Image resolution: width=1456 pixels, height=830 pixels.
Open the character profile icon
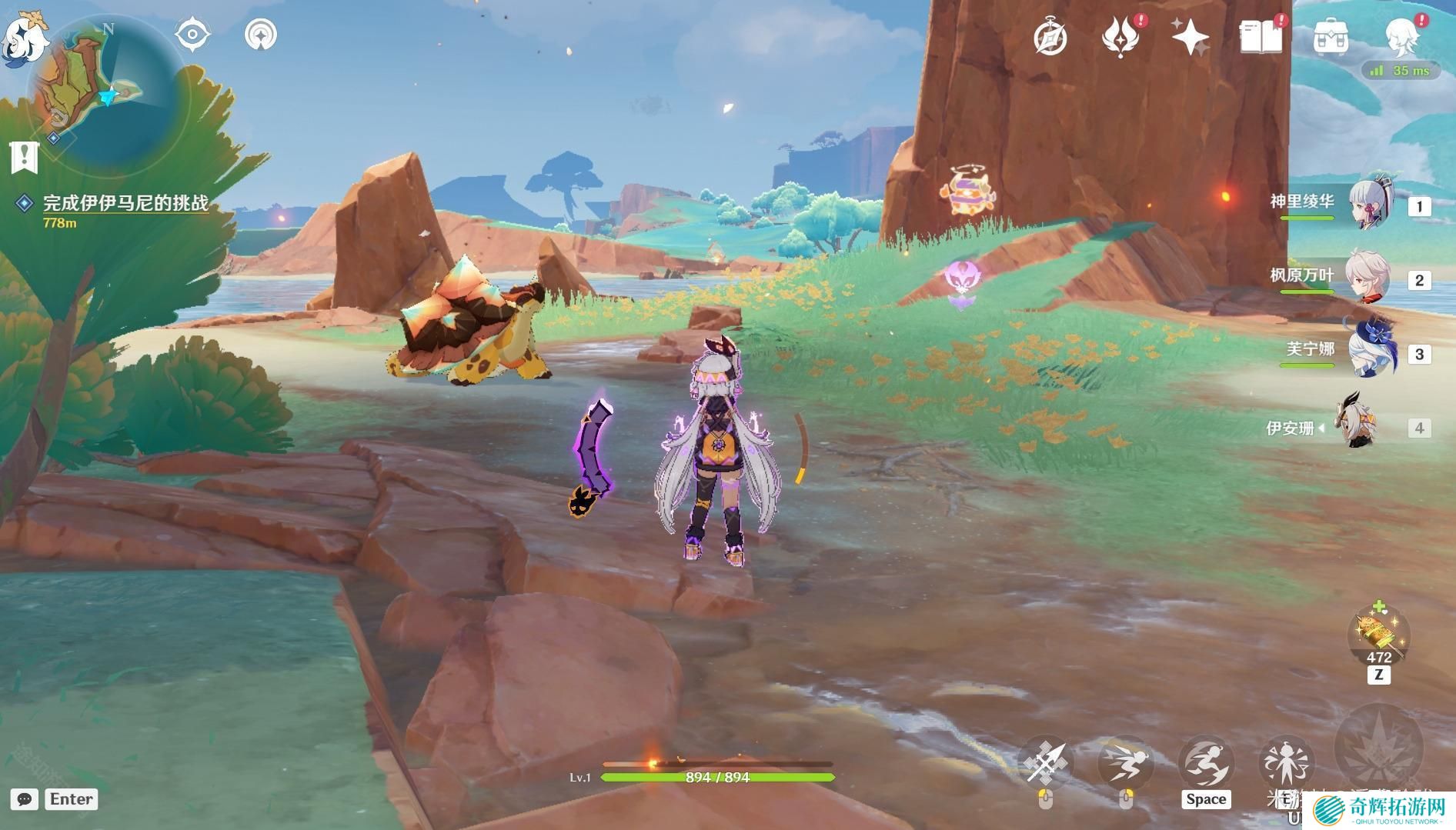[x=1401, y=37]
